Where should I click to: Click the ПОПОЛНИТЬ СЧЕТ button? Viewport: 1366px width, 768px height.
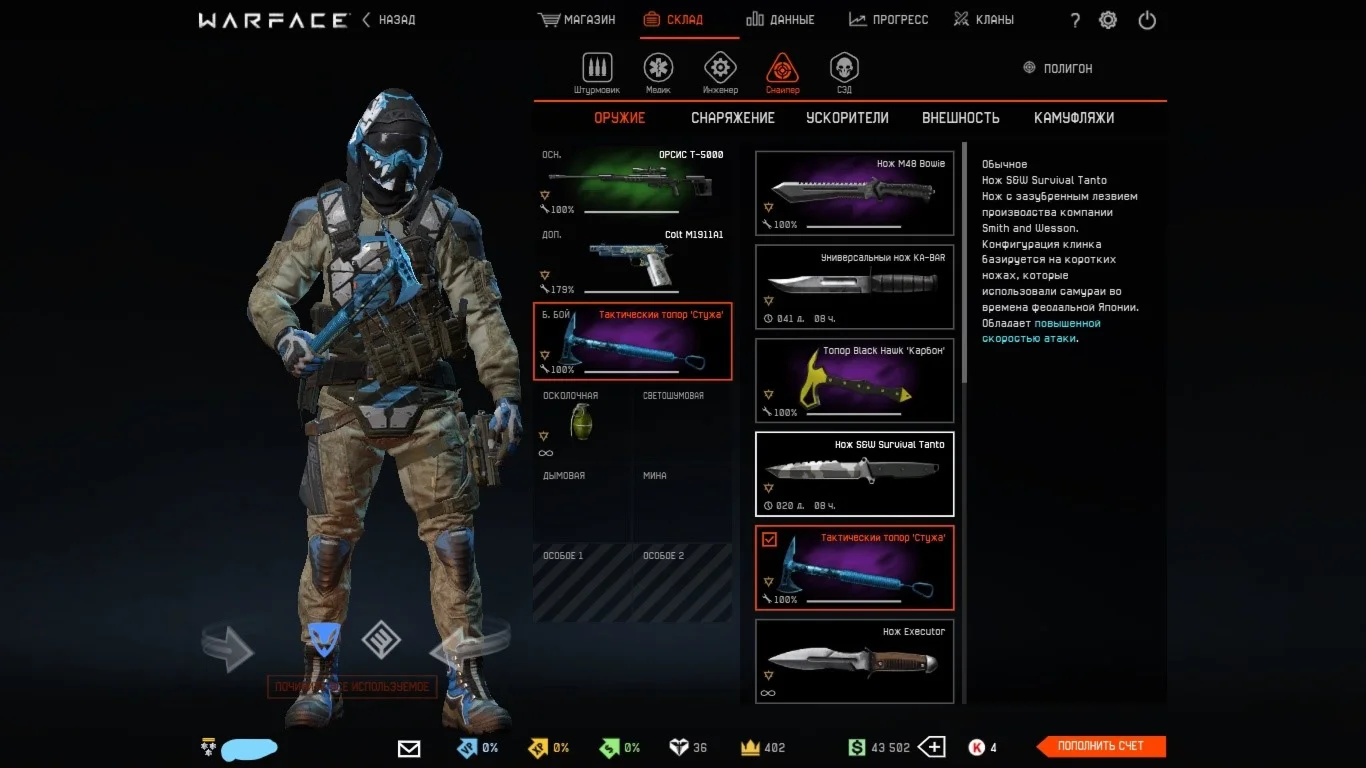pos(1100,746)
